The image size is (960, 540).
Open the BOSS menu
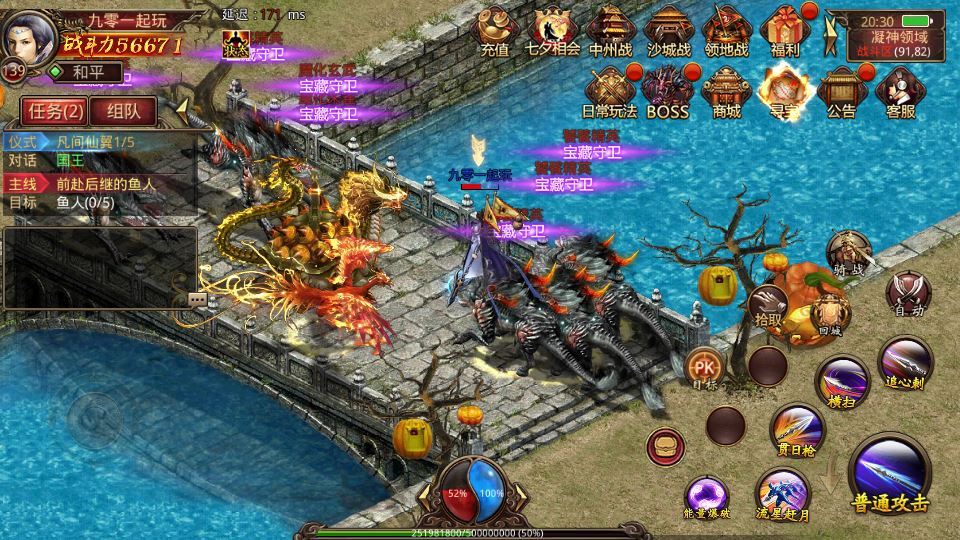667,92
